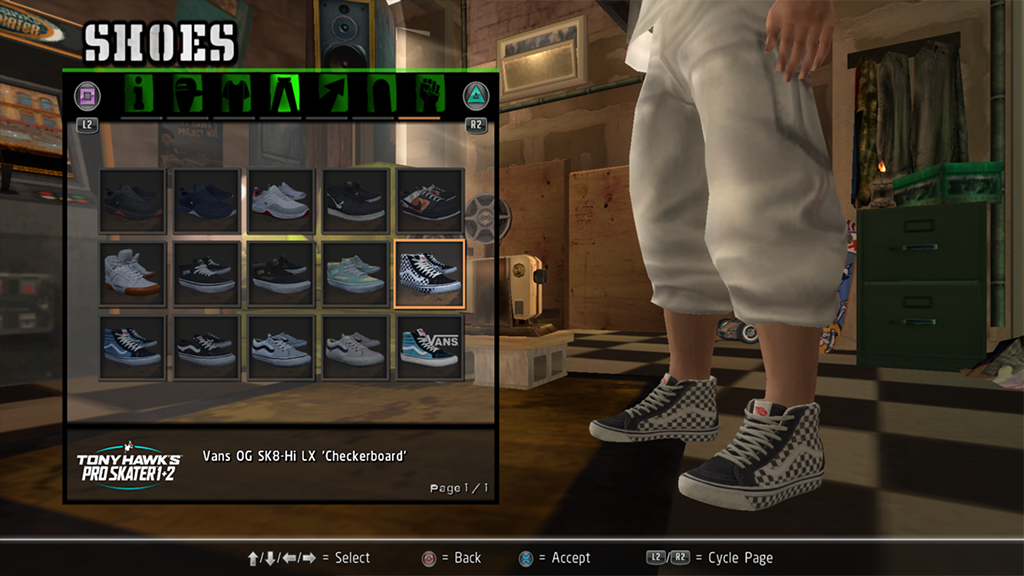
Task: Select the black shoe with gold accents
Action: click(280, 273)
